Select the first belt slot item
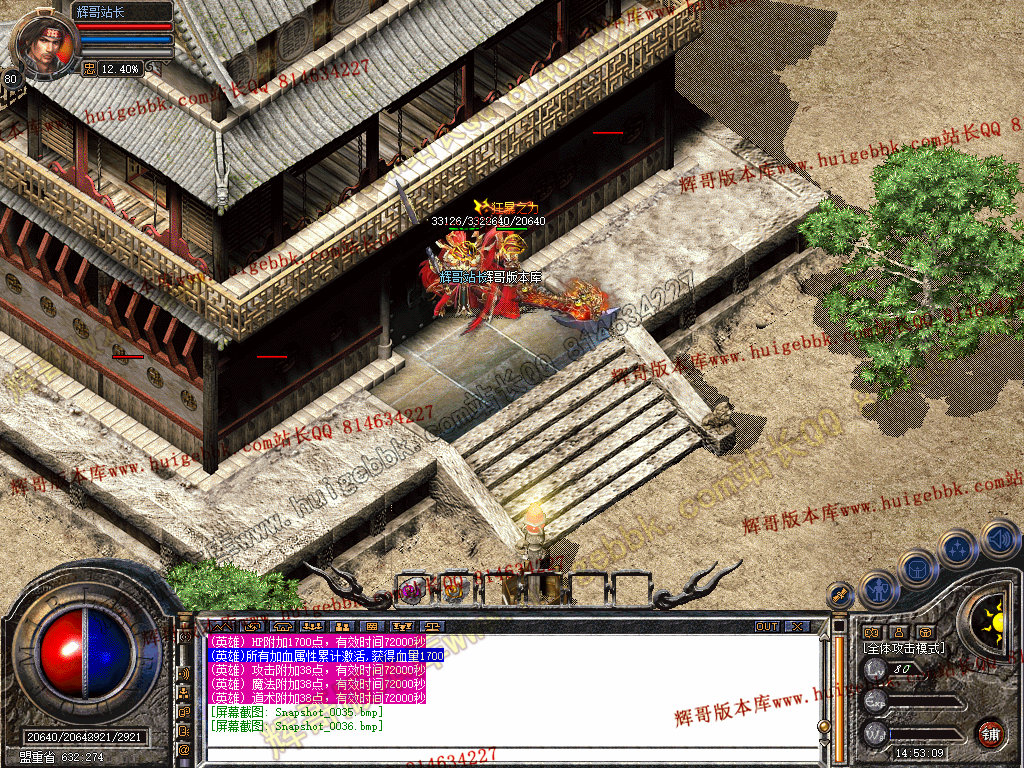 tap(413, 589)
